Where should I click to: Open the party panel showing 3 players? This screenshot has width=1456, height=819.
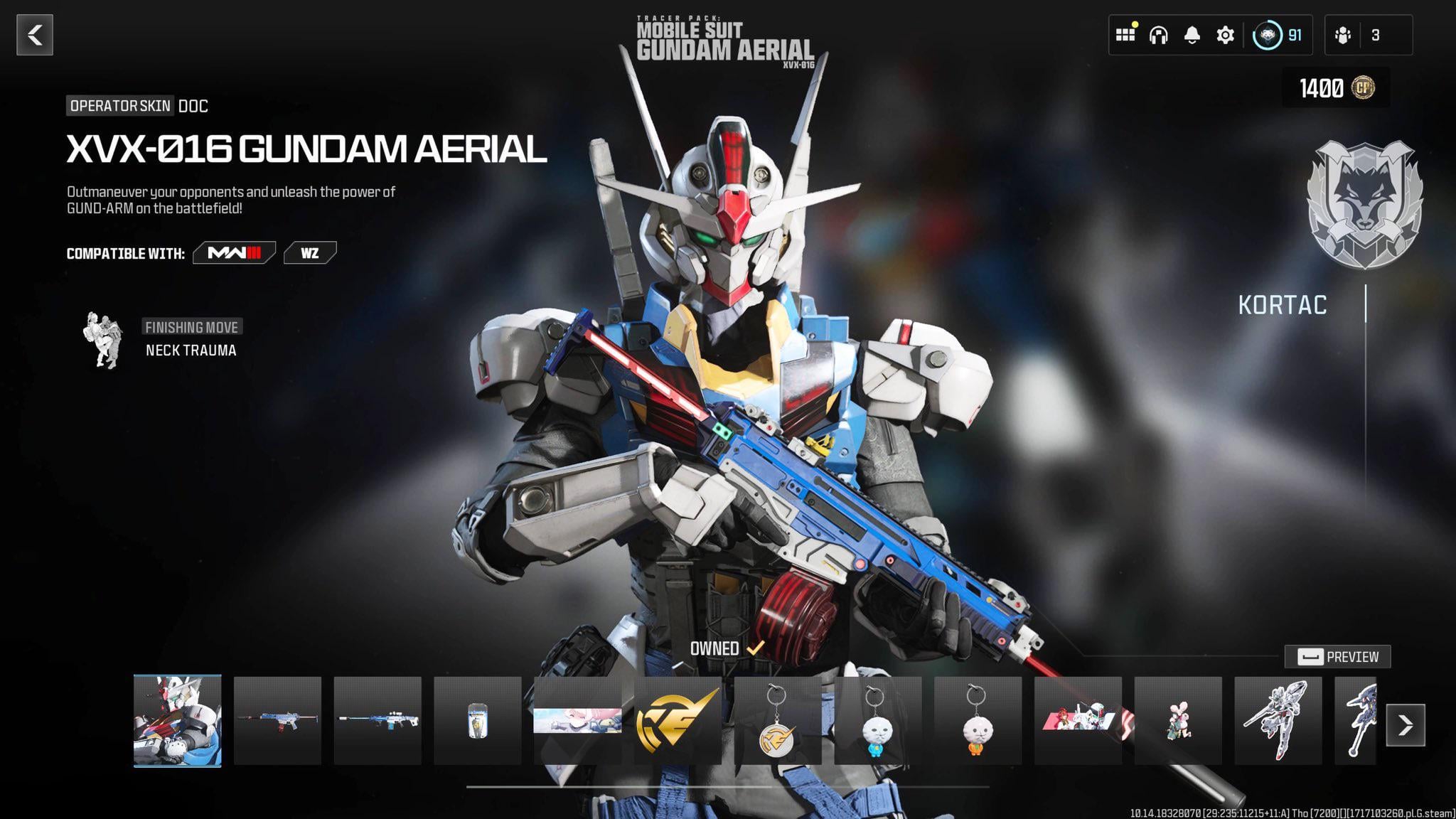(x=1369, y=33)
